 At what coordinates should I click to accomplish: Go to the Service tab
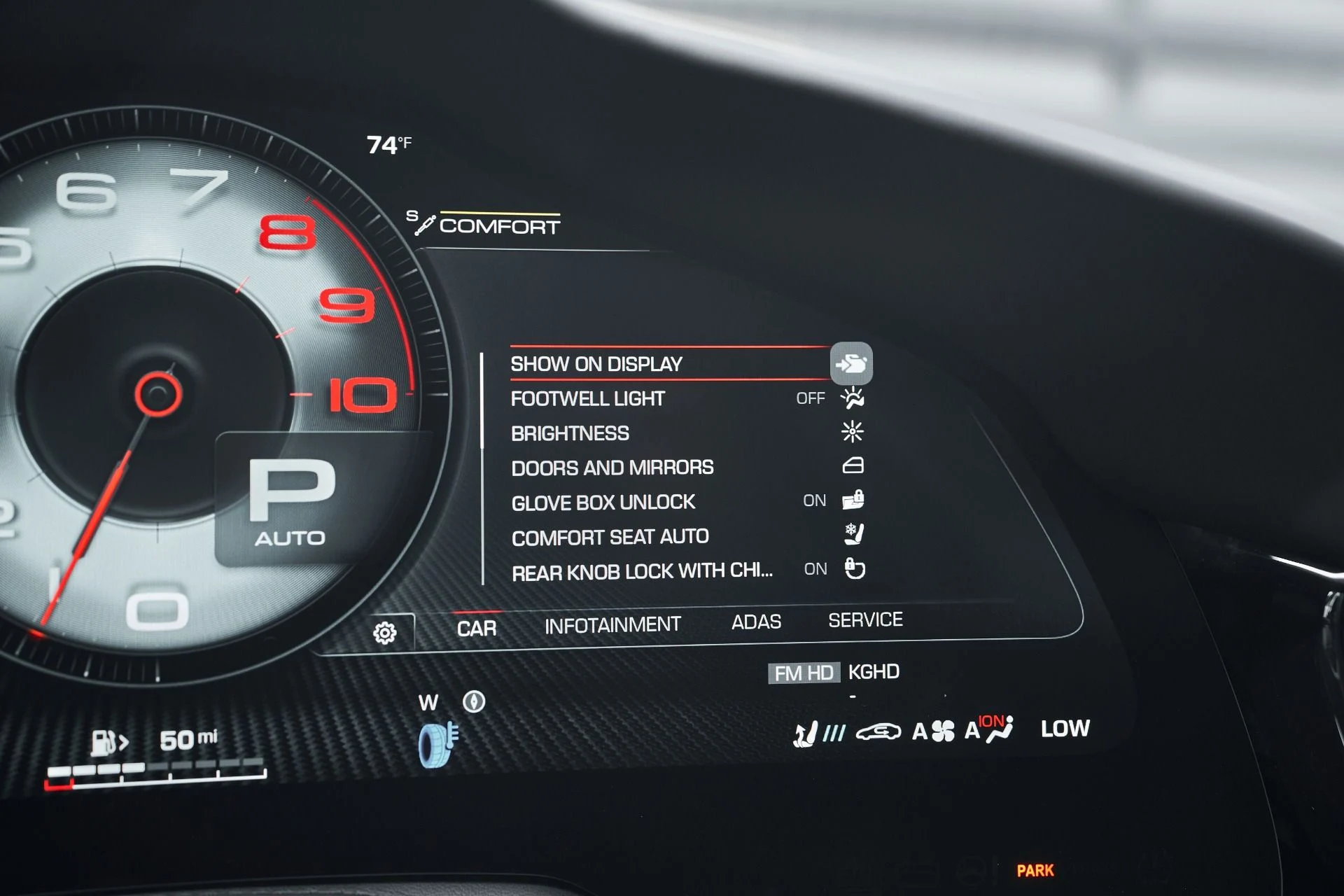click(x=865, y=619)
